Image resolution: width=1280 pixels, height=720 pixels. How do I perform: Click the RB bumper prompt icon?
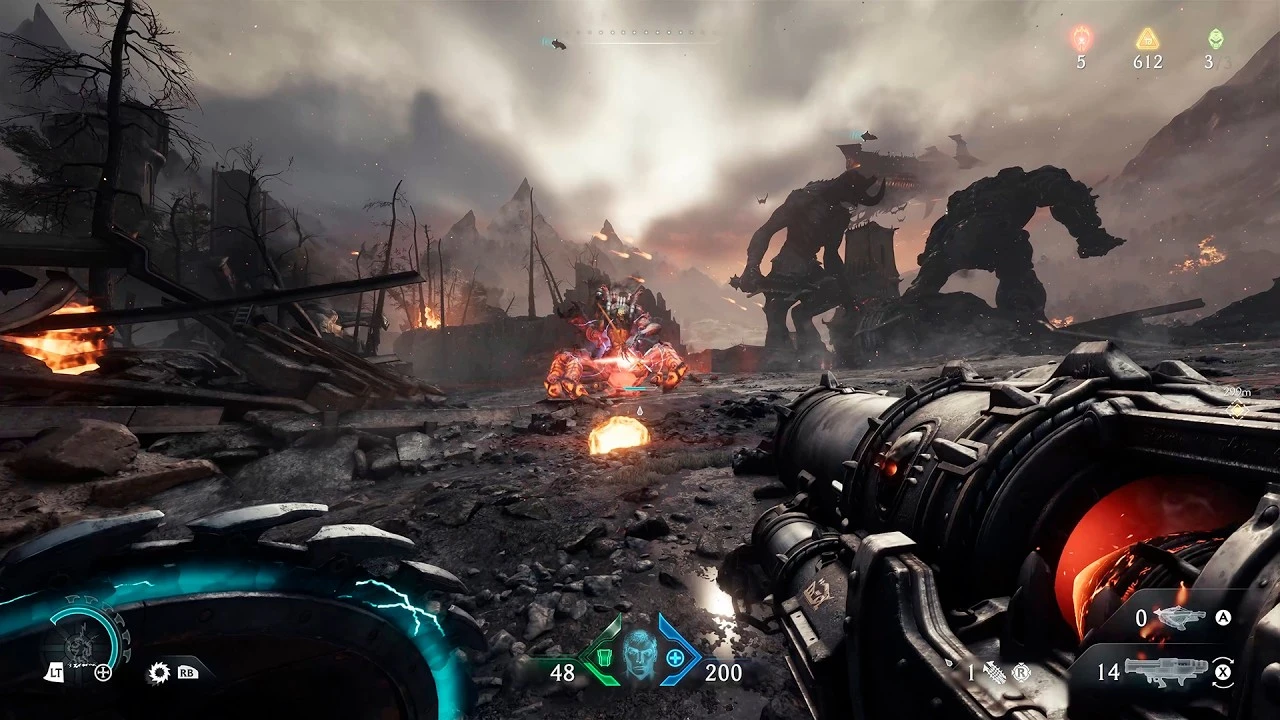(x=186, y=673)
